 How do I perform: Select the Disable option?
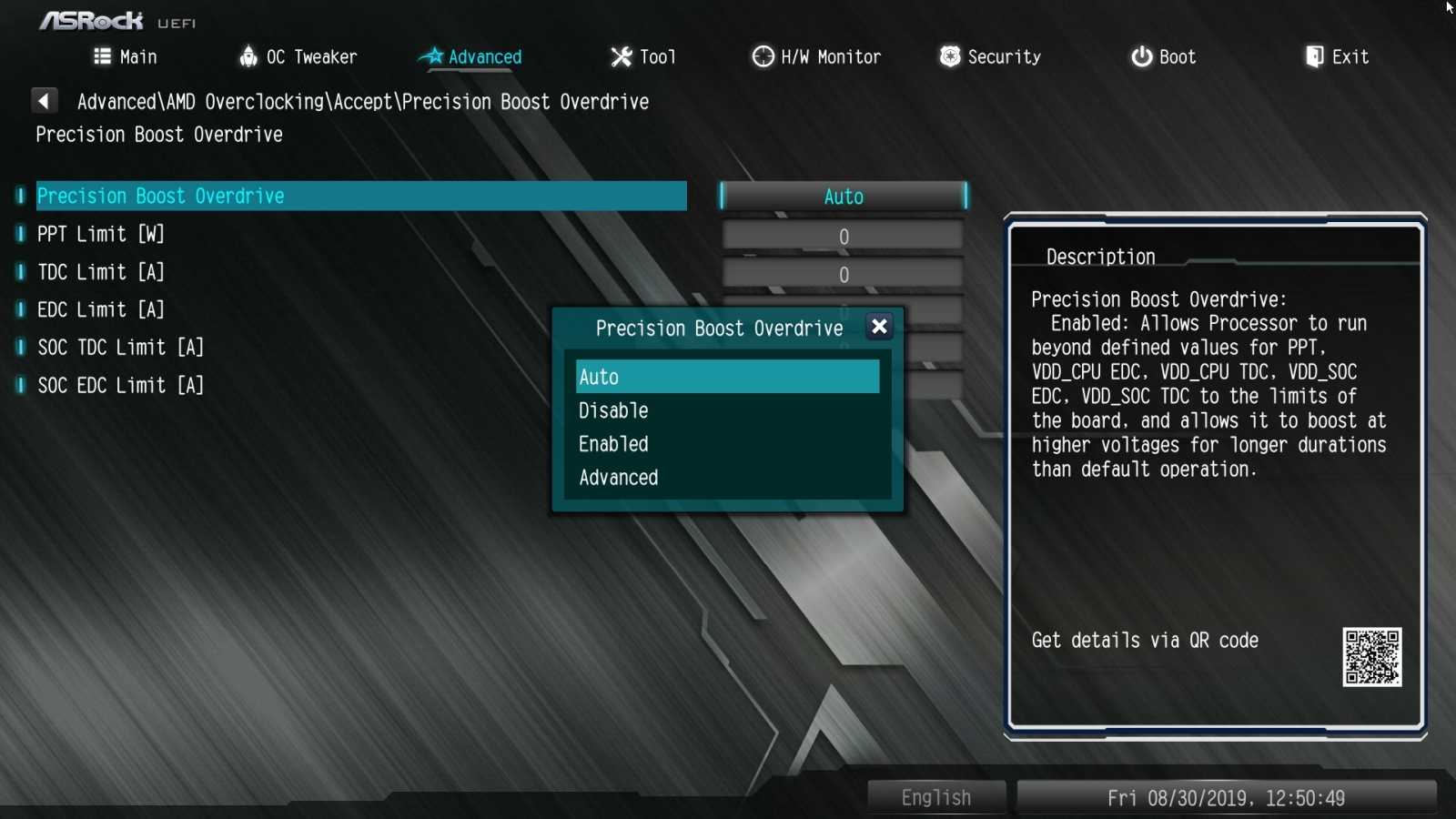pos(727,410)
